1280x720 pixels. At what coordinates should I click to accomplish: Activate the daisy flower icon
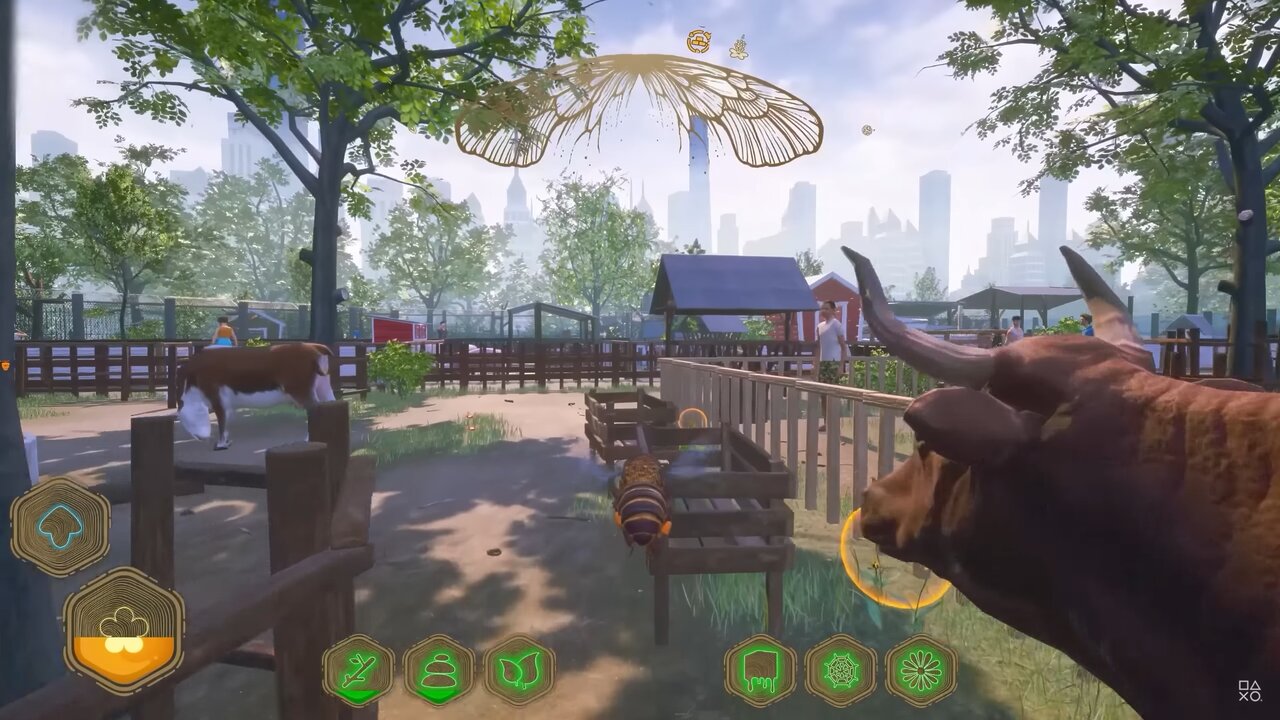tap(921, 670)
